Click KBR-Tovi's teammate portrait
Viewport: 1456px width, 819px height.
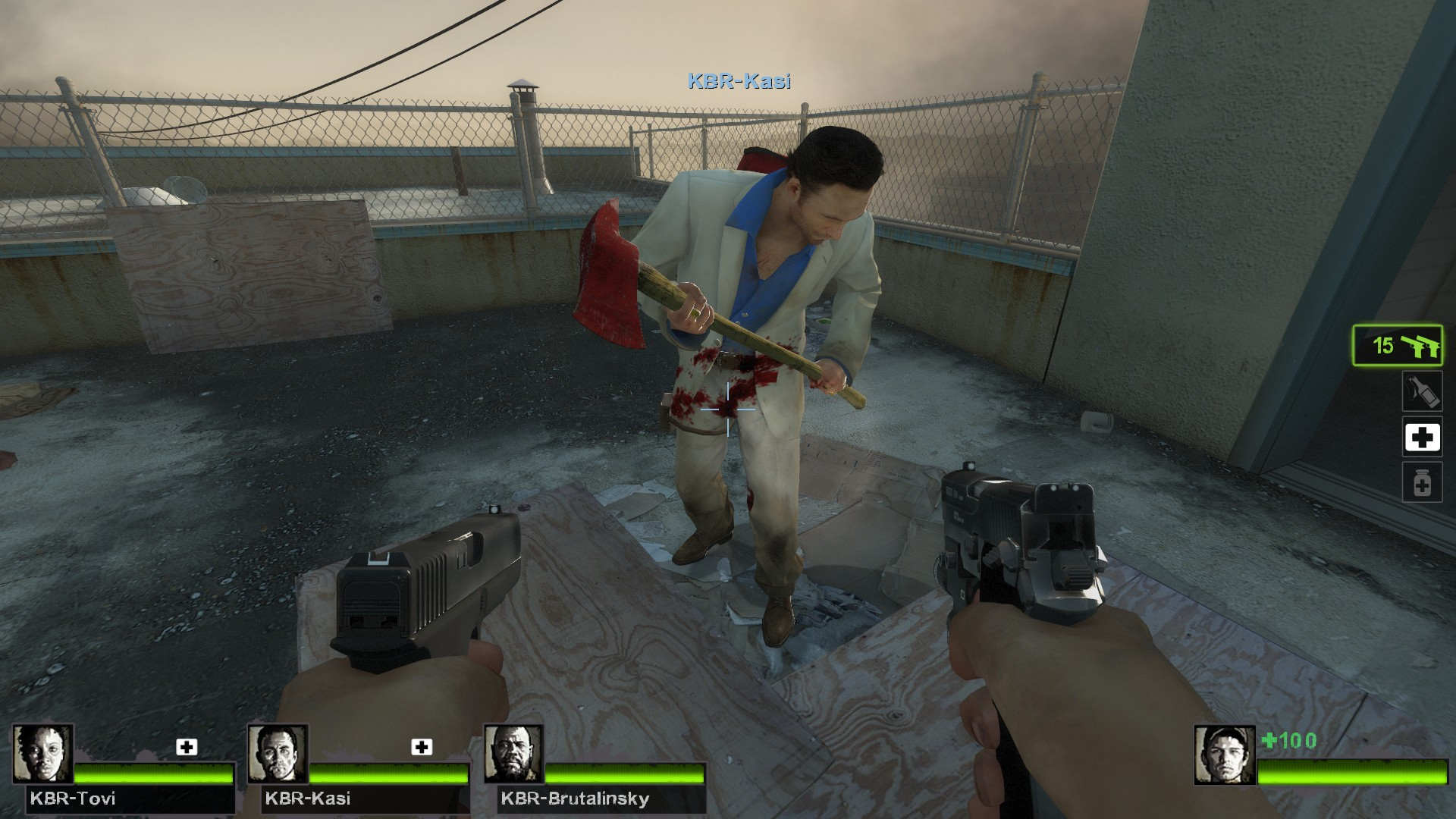(x=43, y=753)
